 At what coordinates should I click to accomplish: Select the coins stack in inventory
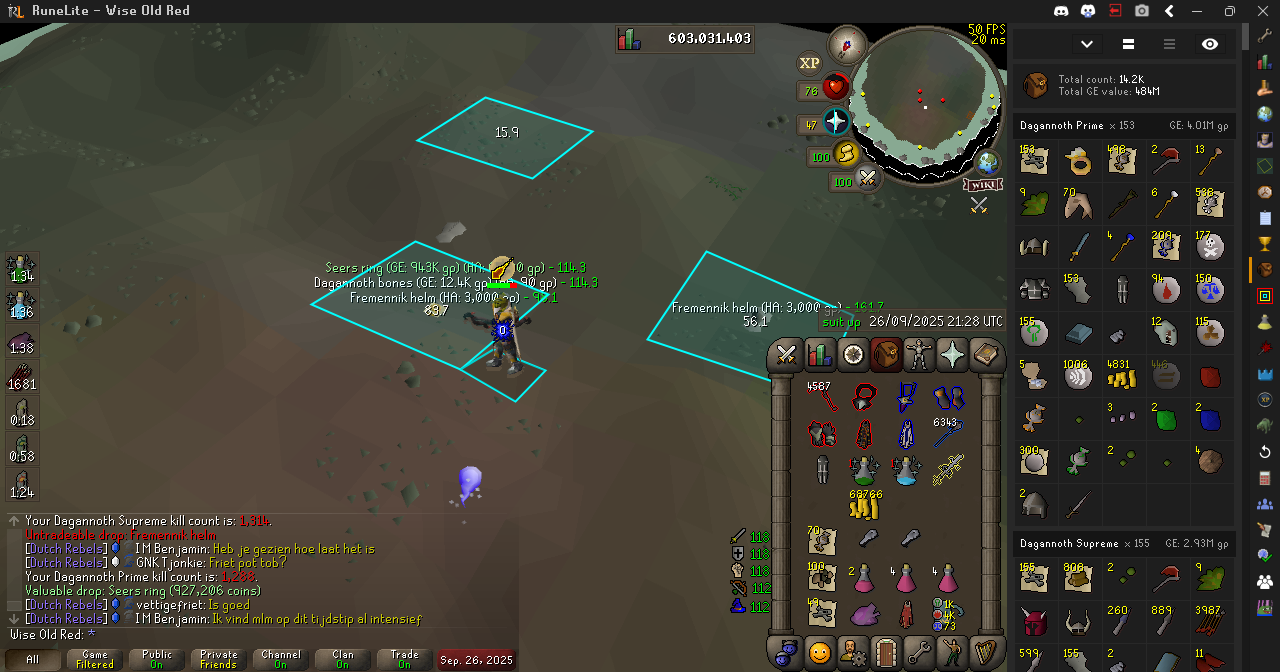click(x=864, y=504)
